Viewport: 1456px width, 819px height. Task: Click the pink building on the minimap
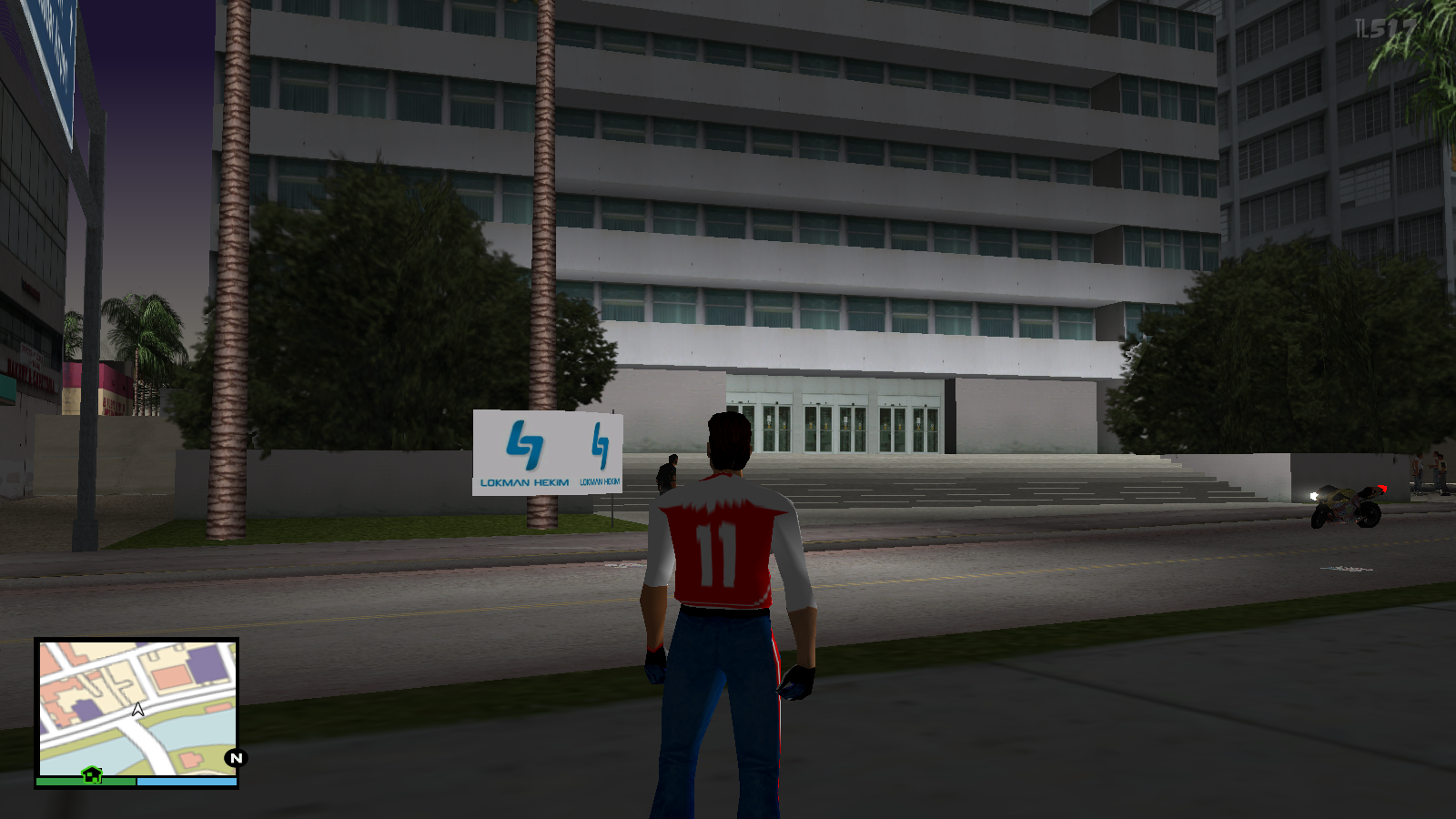point(170,676)
